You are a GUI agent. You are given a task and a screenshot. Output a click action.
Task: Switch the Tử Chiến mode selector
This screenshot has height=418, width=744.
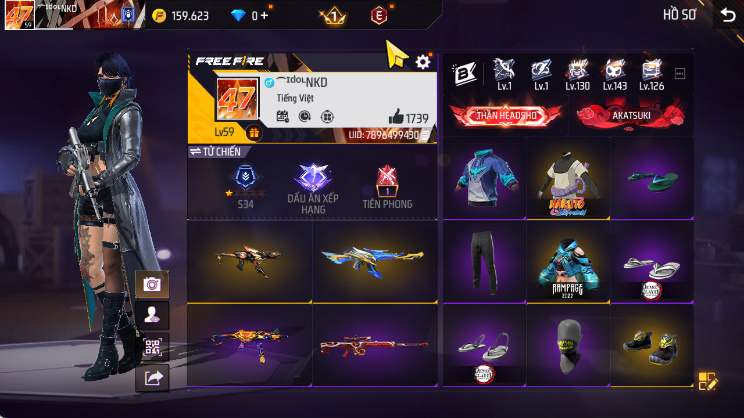[x=216, y=151]
